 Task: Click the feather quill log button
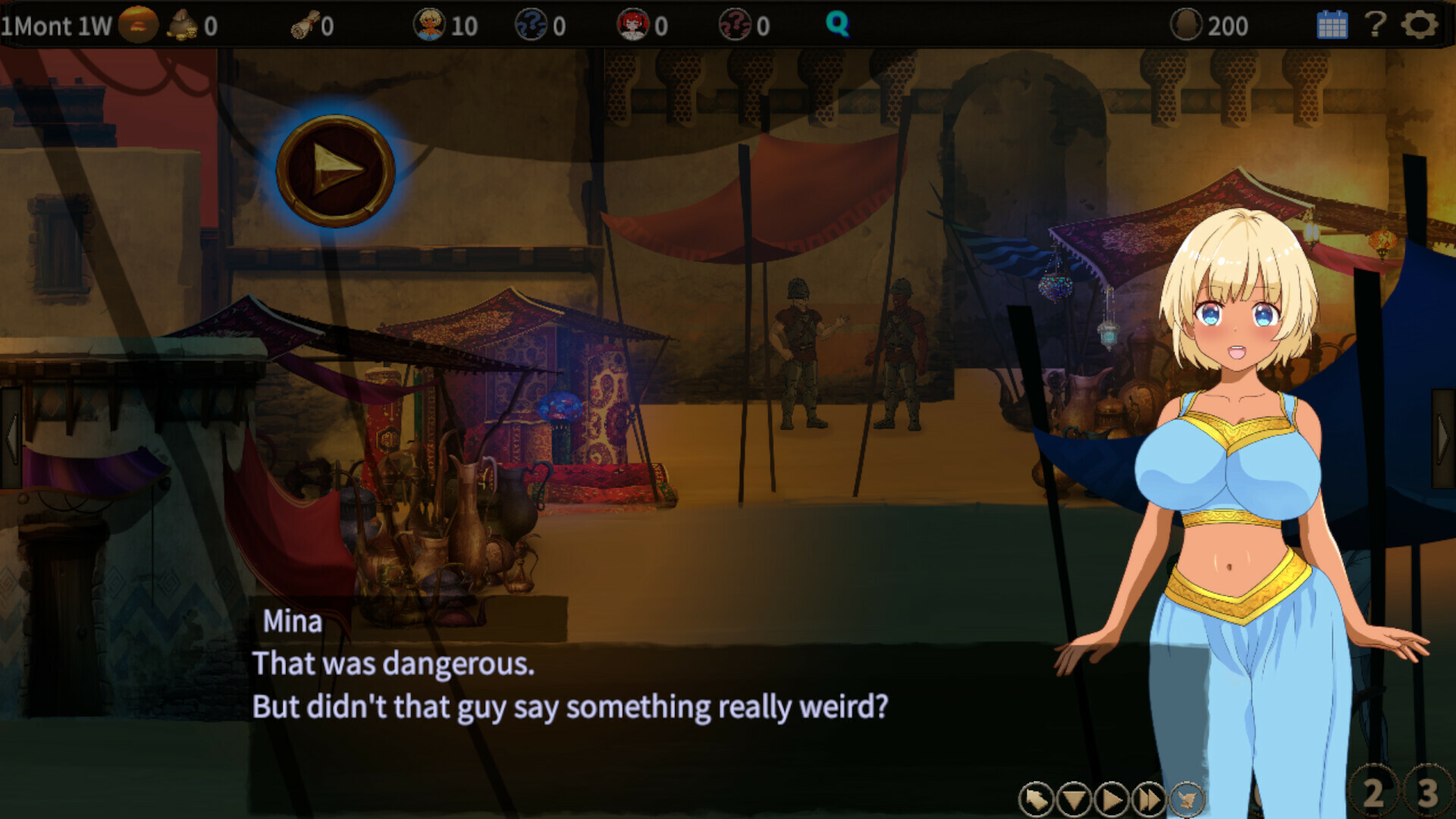[1187, 799]
